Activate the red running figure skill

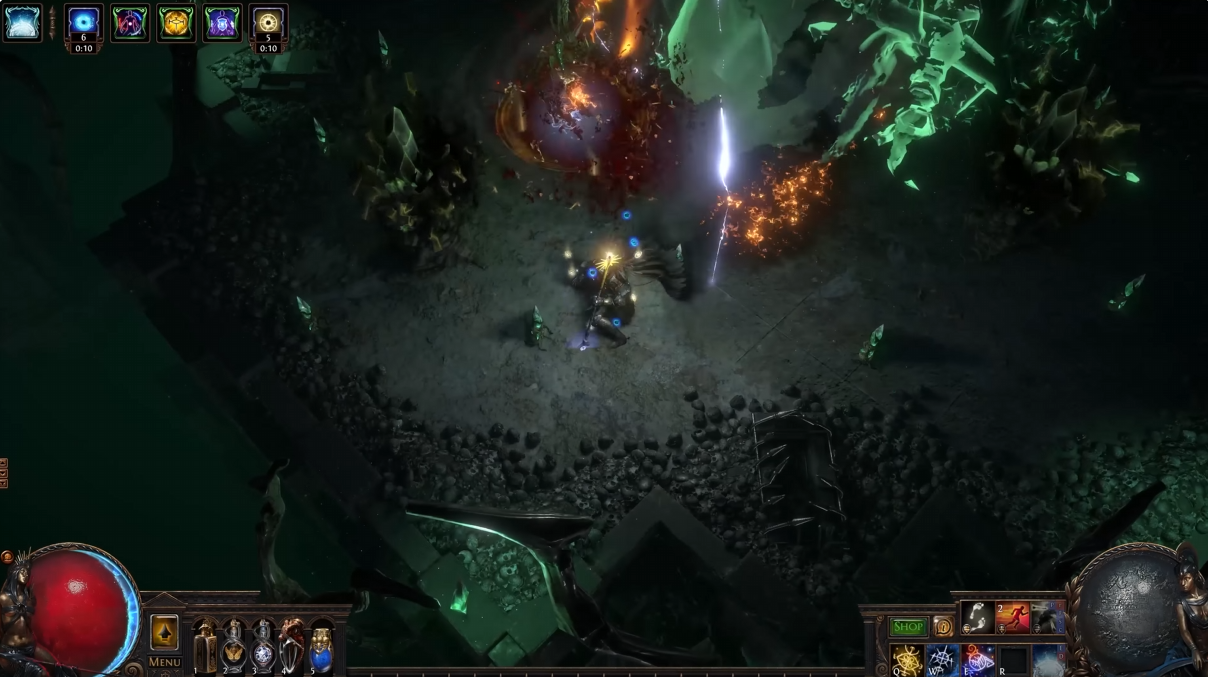point(1013,618)
